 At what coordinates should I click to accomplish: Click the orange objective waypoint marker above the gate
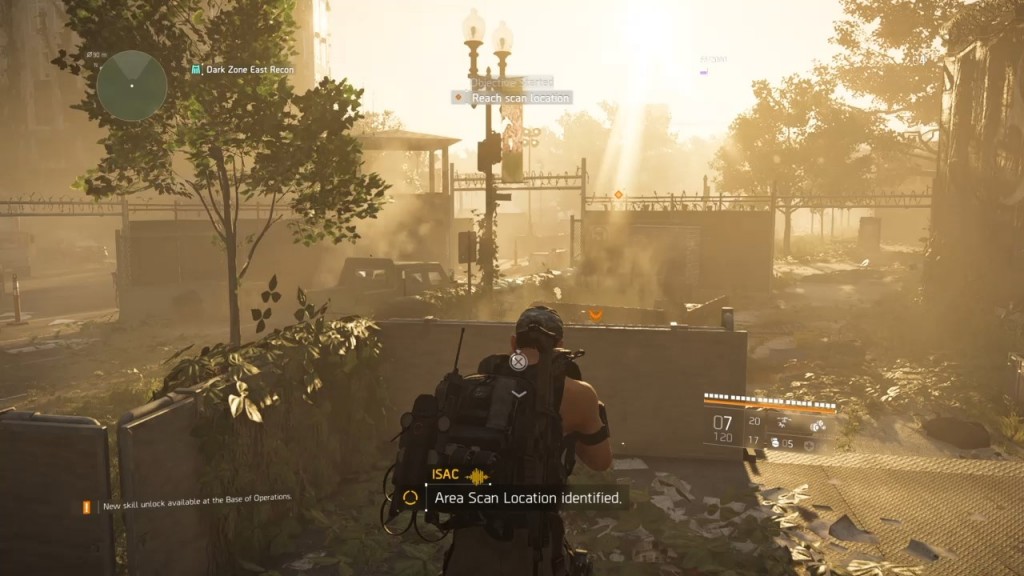point(617,194)
